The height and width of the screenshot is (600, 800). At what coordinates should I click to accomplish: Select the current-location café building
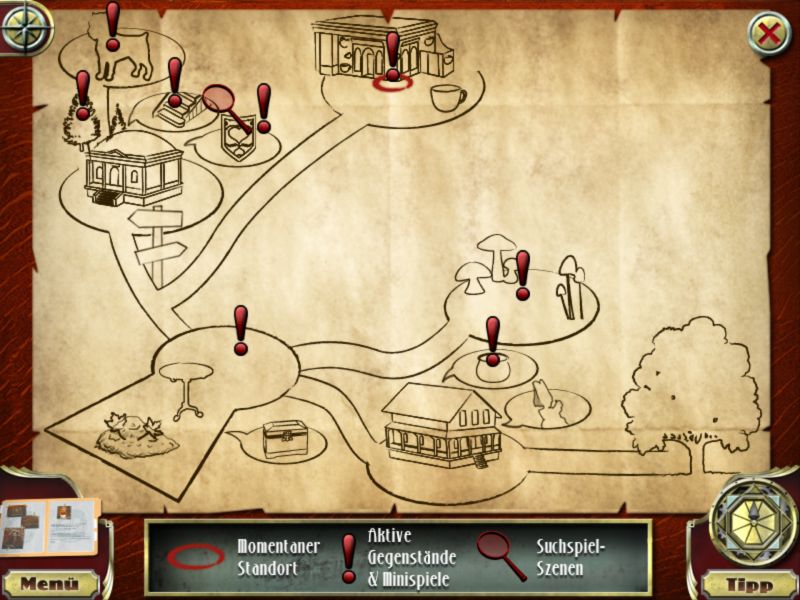click(373, 50)
